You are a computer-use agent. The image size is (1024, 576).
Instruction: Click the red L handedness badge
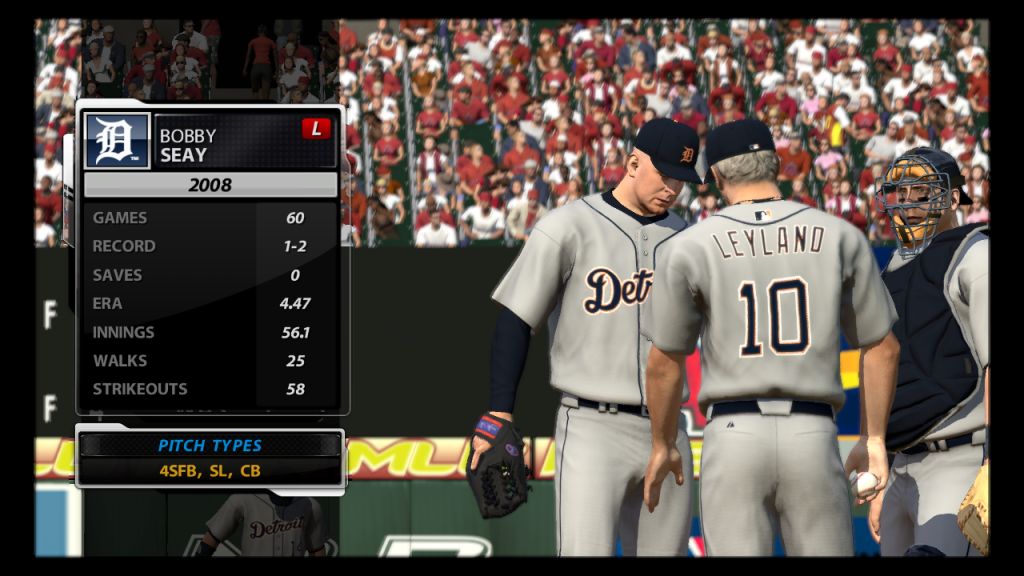pos(316,129)
